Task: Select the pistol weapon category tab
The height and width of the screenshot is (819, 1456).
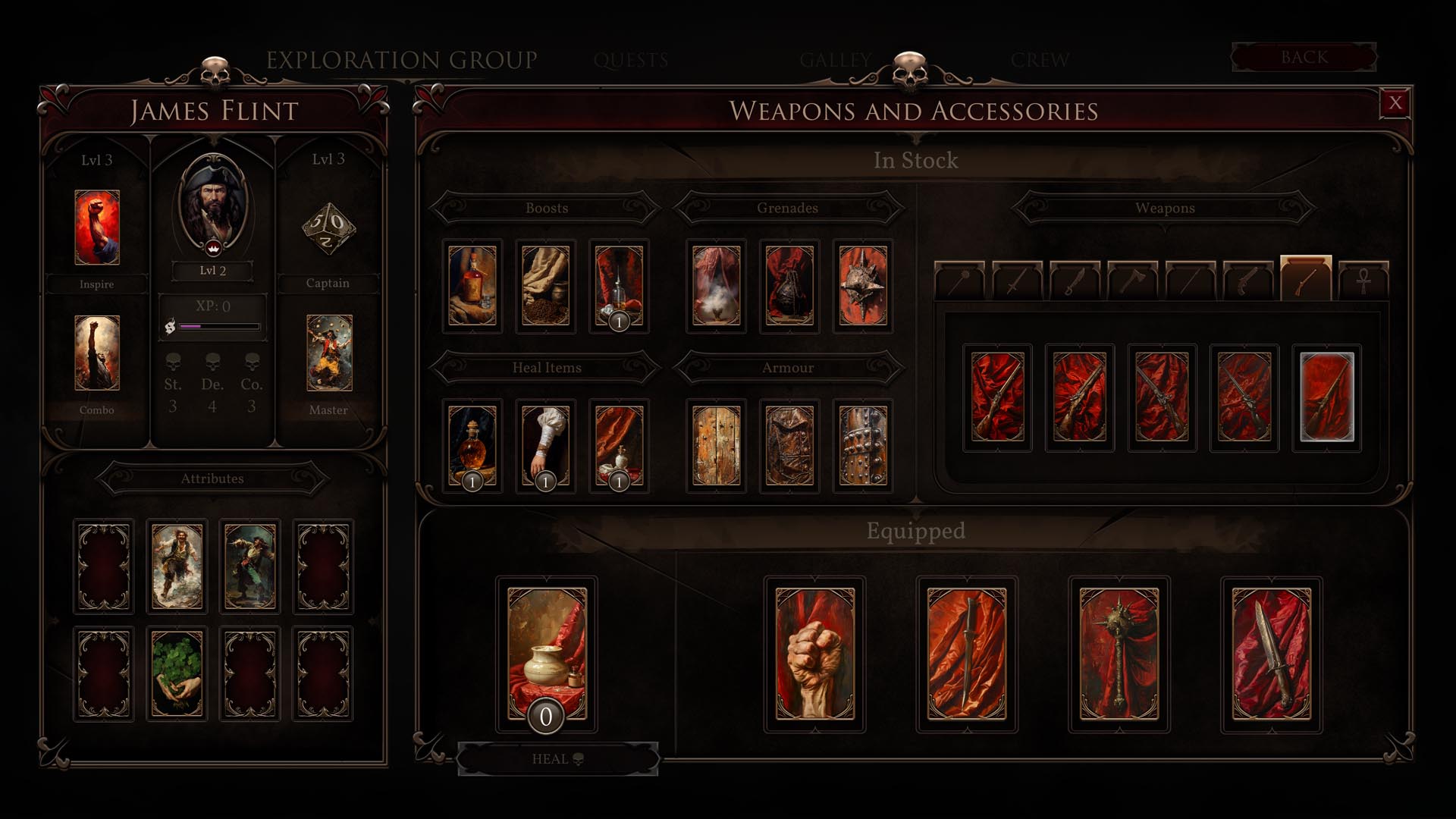Action: (1247, 281)
